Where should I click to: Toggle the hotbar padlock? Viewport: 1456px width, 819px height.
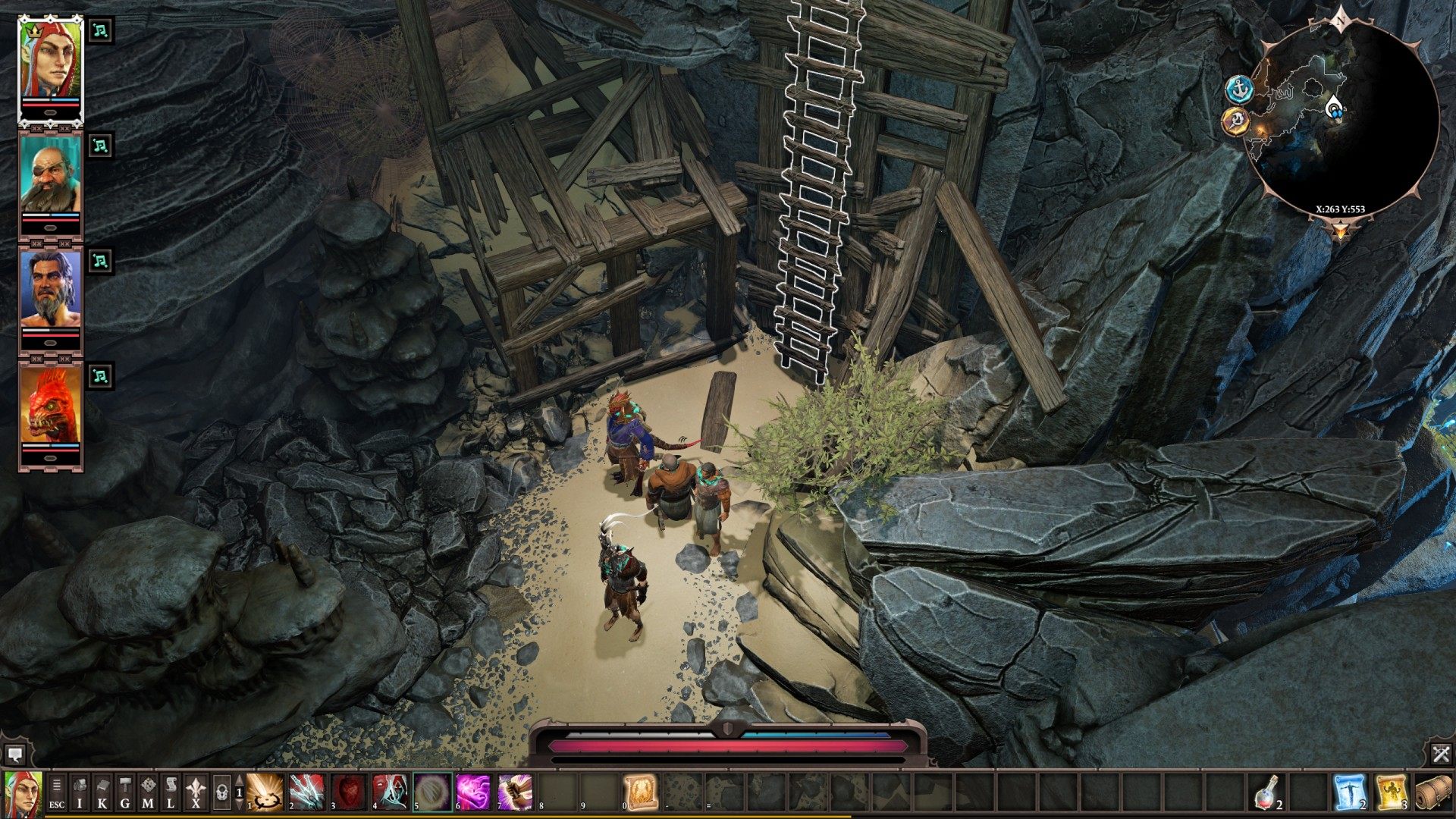tap(221, 792)
